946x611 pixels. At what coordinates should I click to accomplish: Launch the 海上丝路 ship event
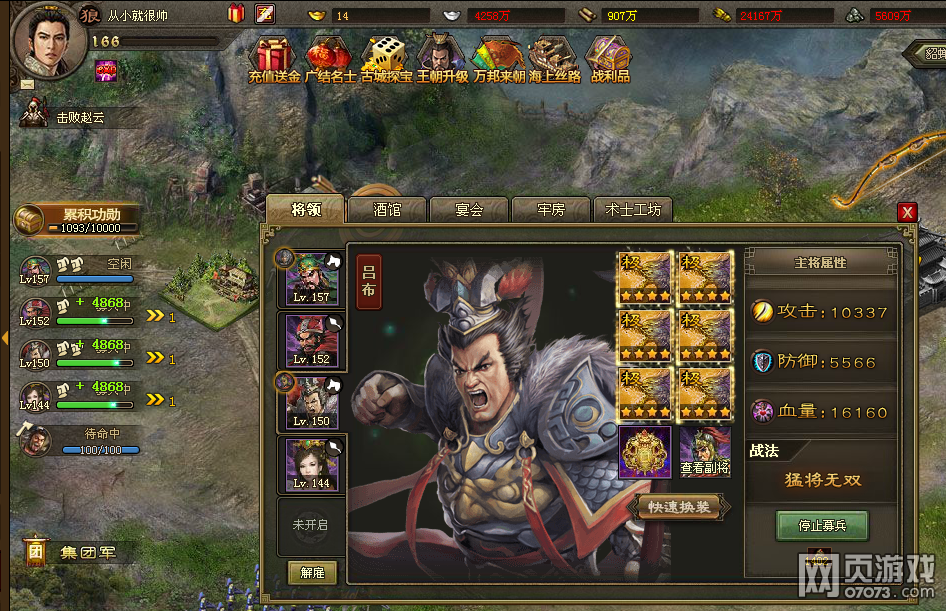(x=553, y=60)
